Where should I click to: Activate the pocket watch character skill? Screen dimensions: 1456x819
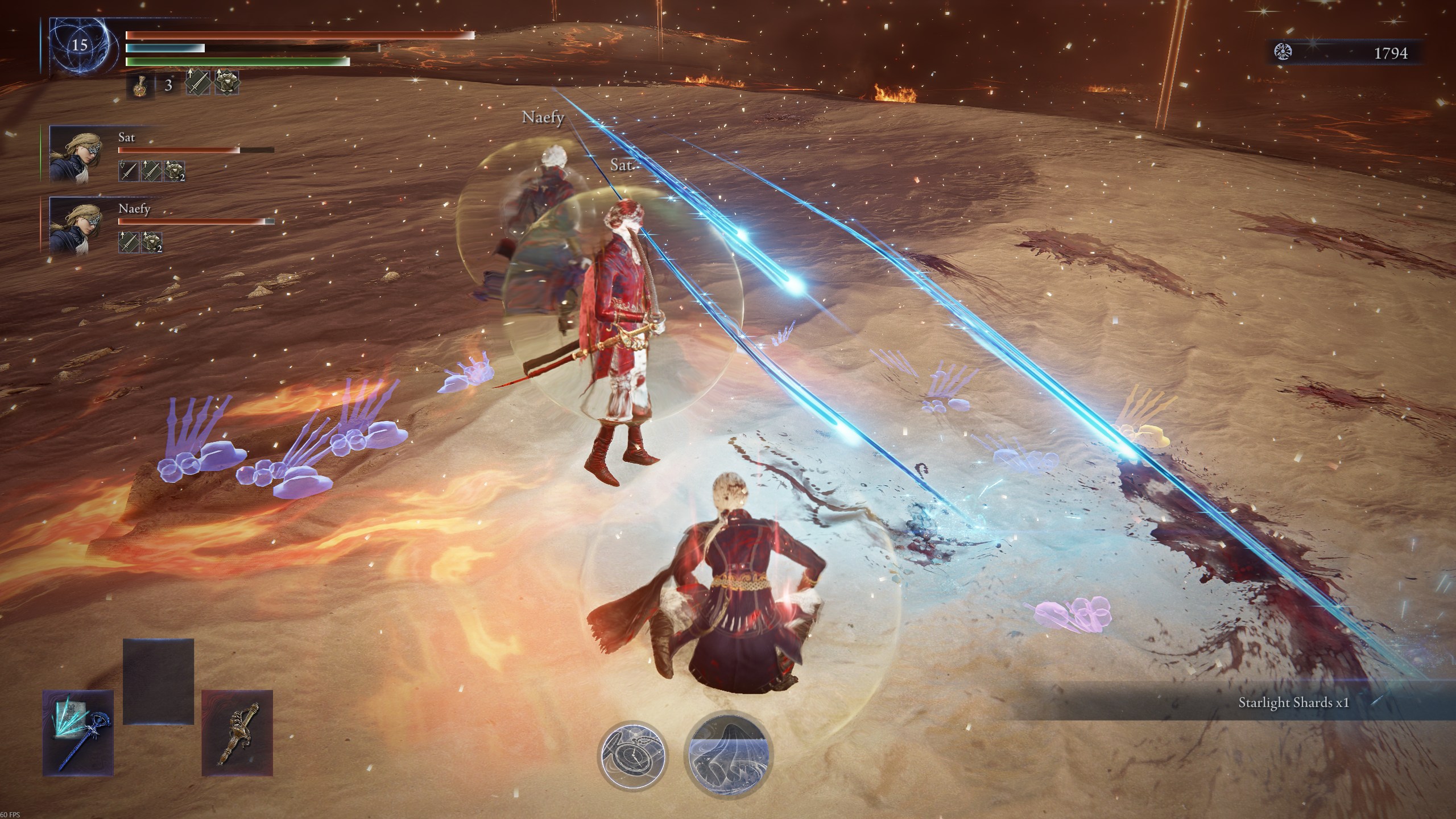[x=632, y=755]
